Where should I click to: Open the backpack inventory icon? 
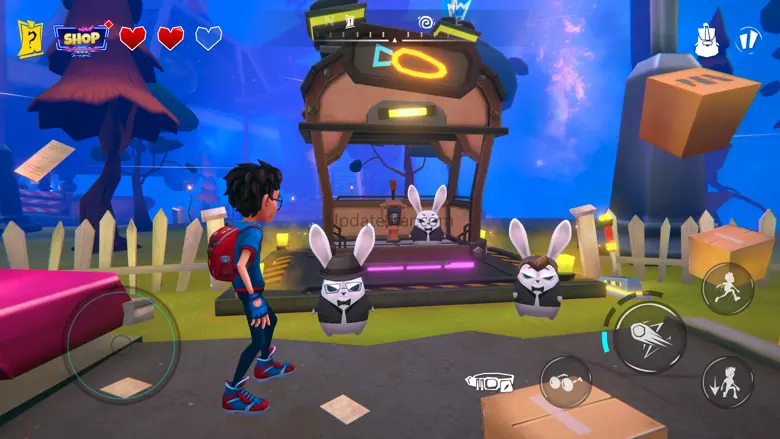(708, 41)
